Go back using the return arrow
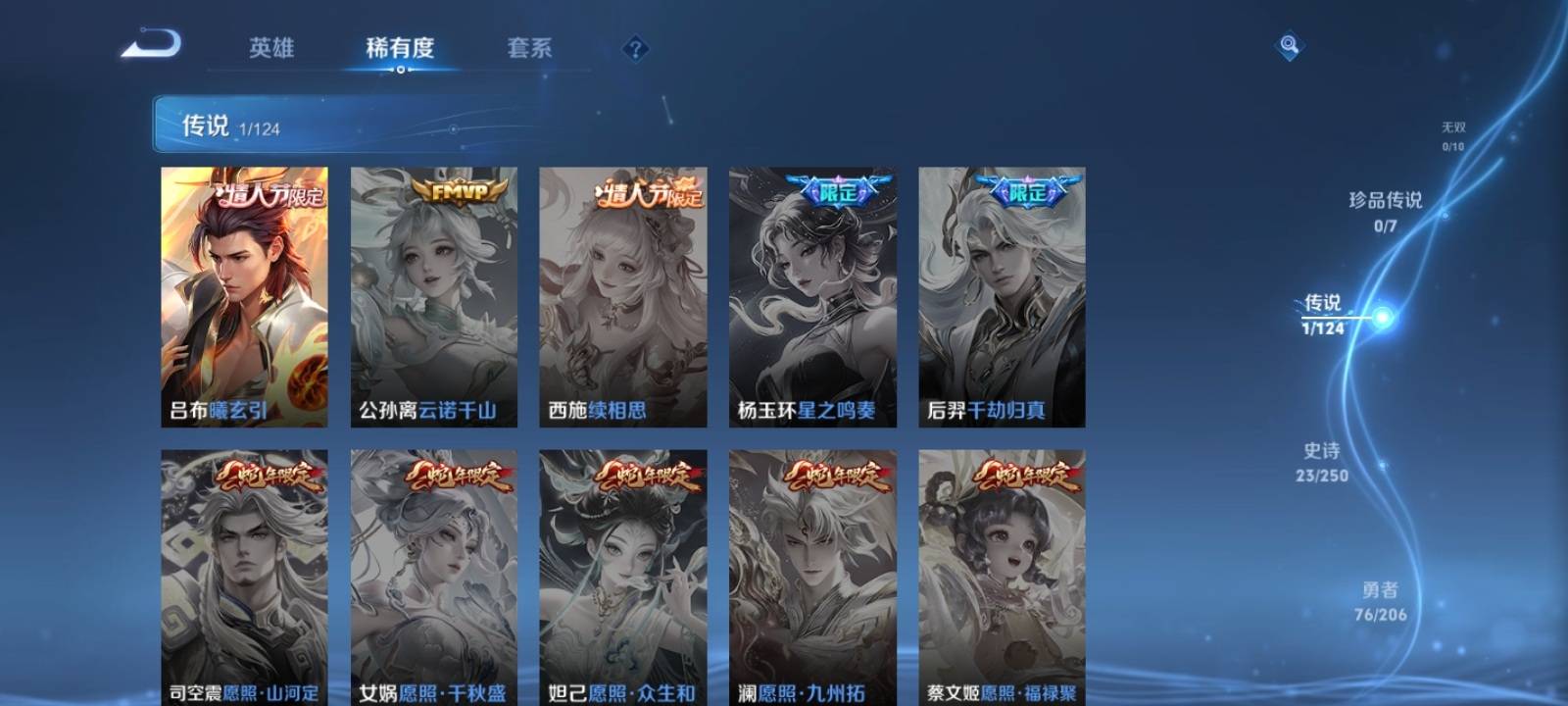The width and height of the screenshot is (1568, 706). tap(152, 45)
